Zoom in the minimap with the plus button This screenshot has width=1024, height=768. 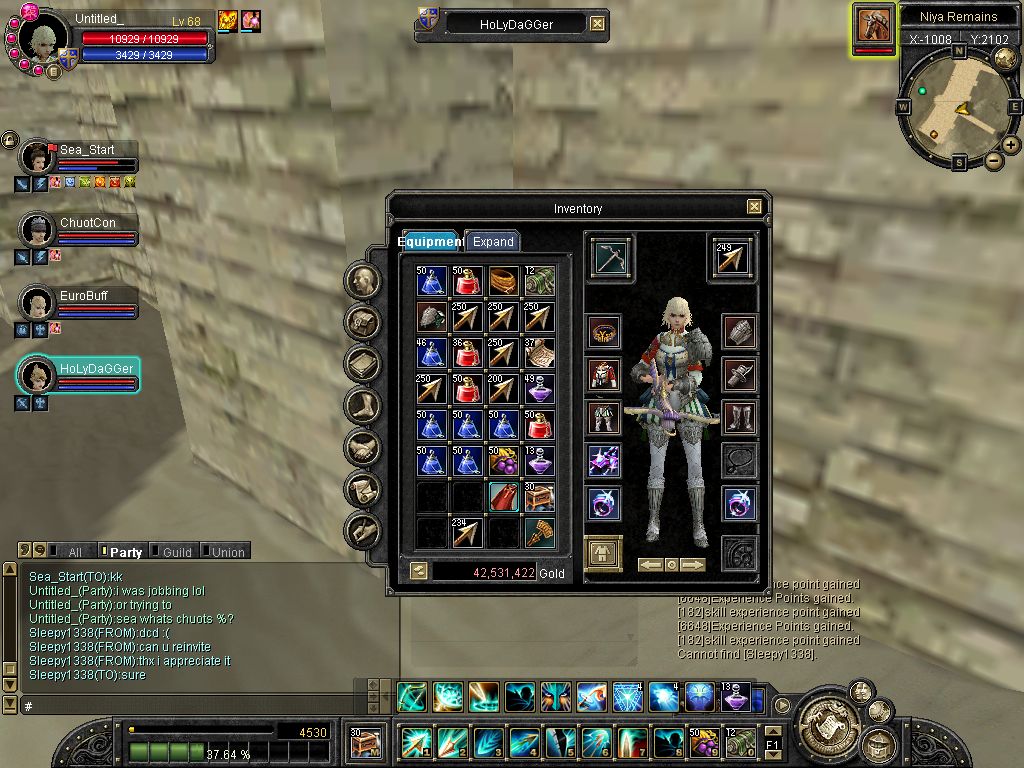pyautogui.click(x=1011, y=145)
